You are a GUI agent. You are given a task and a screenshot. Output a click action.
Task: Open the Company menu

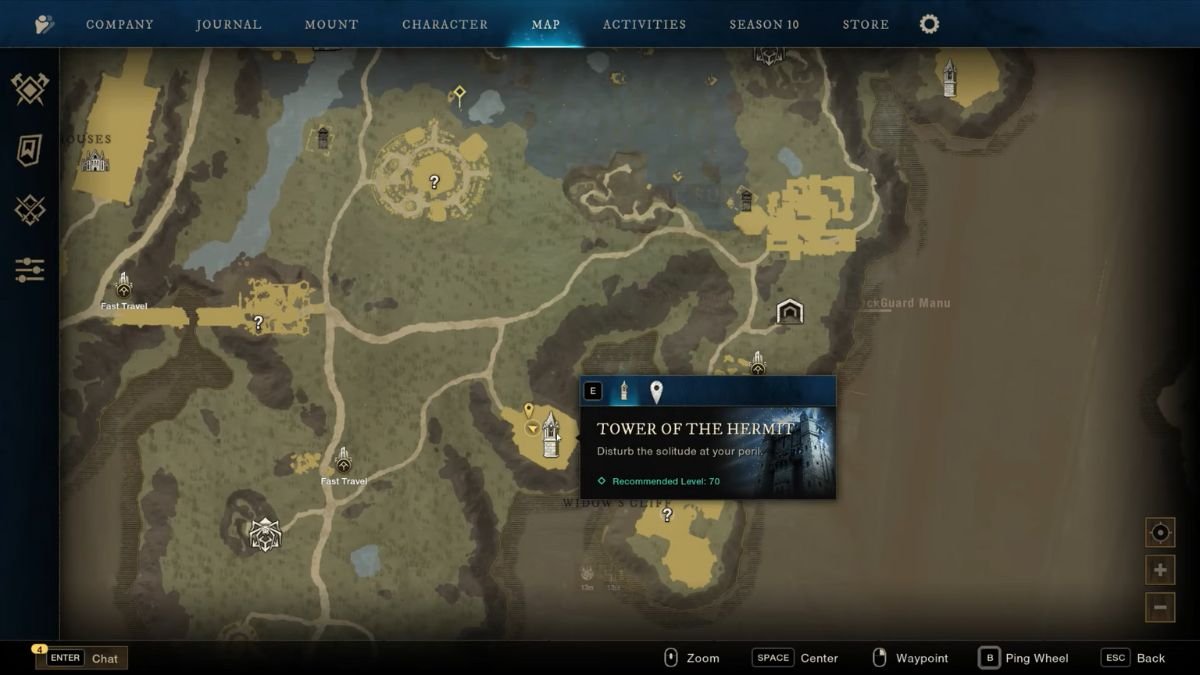click(119, 24)
